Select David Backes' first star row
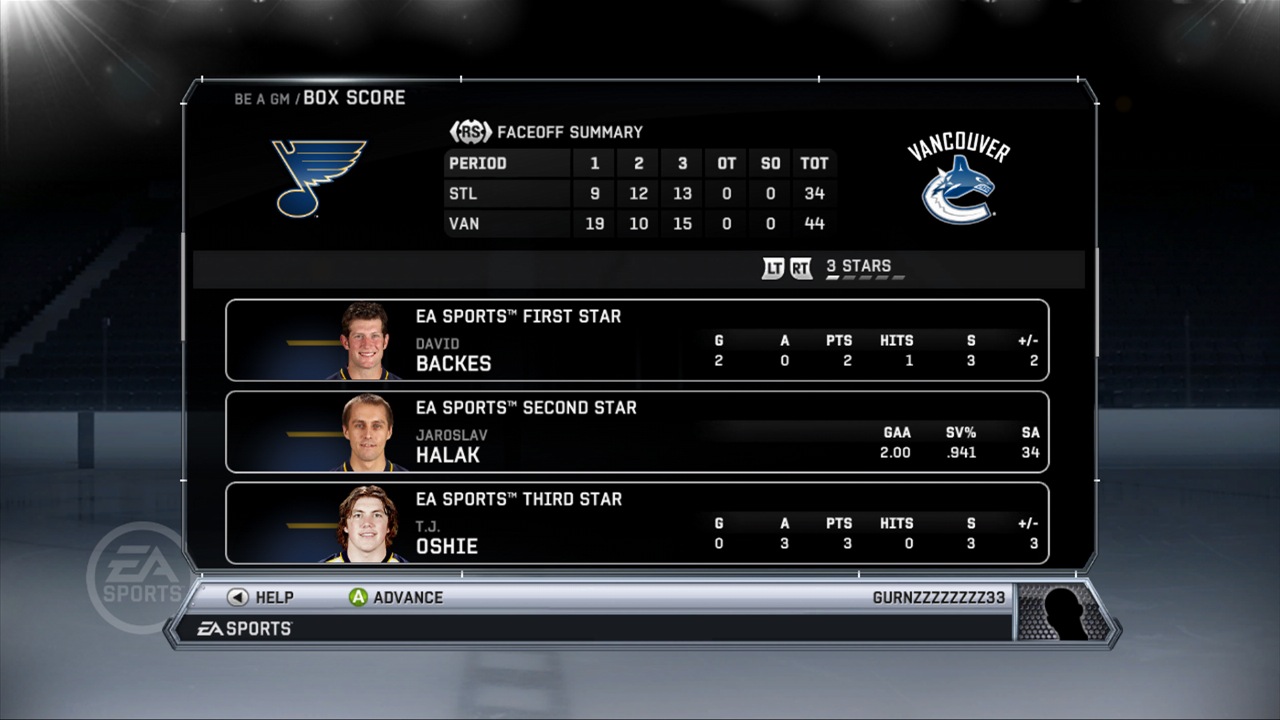This screenshot has height=720, width=1280. pyautogui.click(x=637, y=340)
